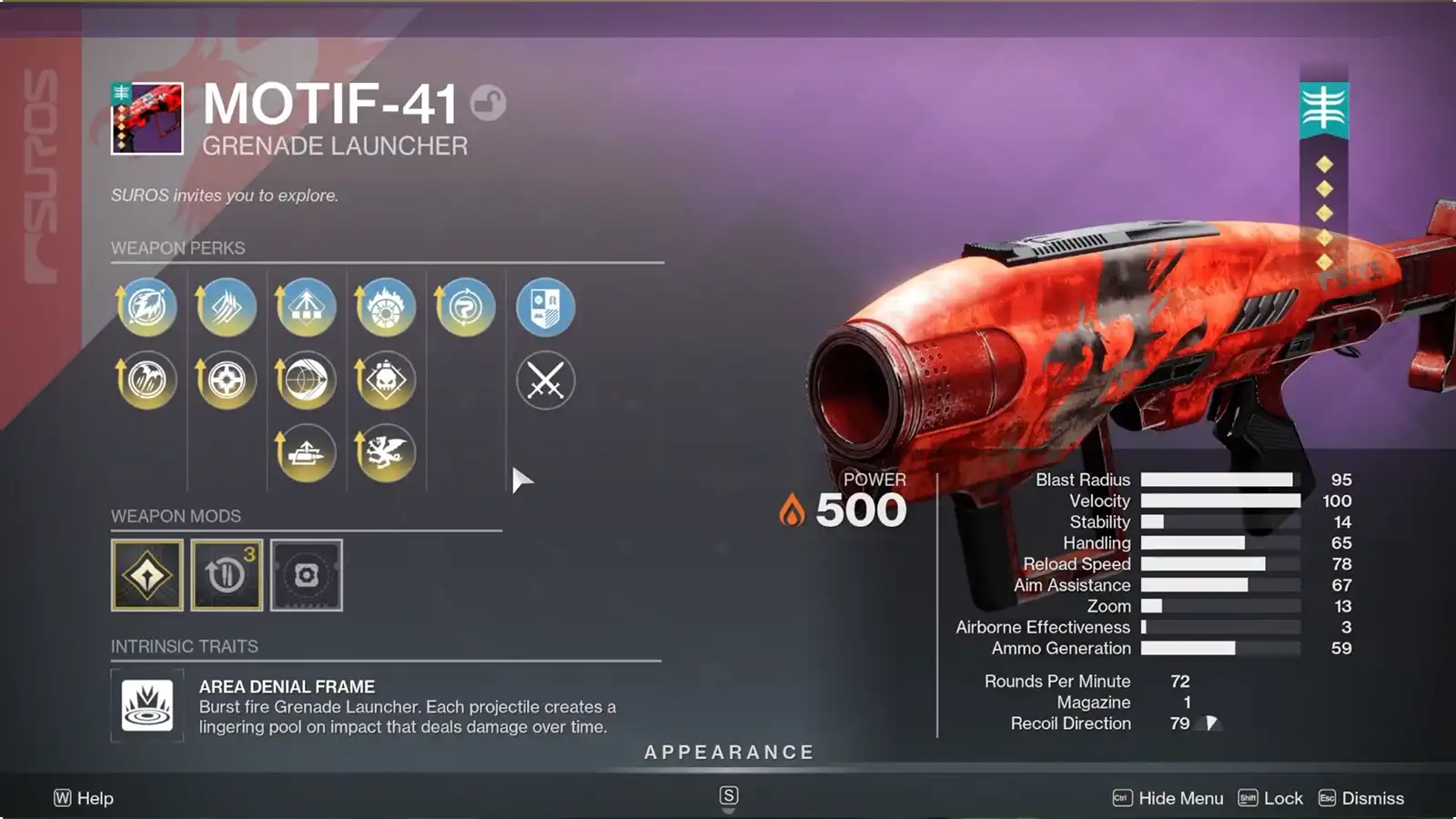This screenshot has width=1456, height=819.
Task: Click the weapon leveling mod showing 3
Action: 227,573
